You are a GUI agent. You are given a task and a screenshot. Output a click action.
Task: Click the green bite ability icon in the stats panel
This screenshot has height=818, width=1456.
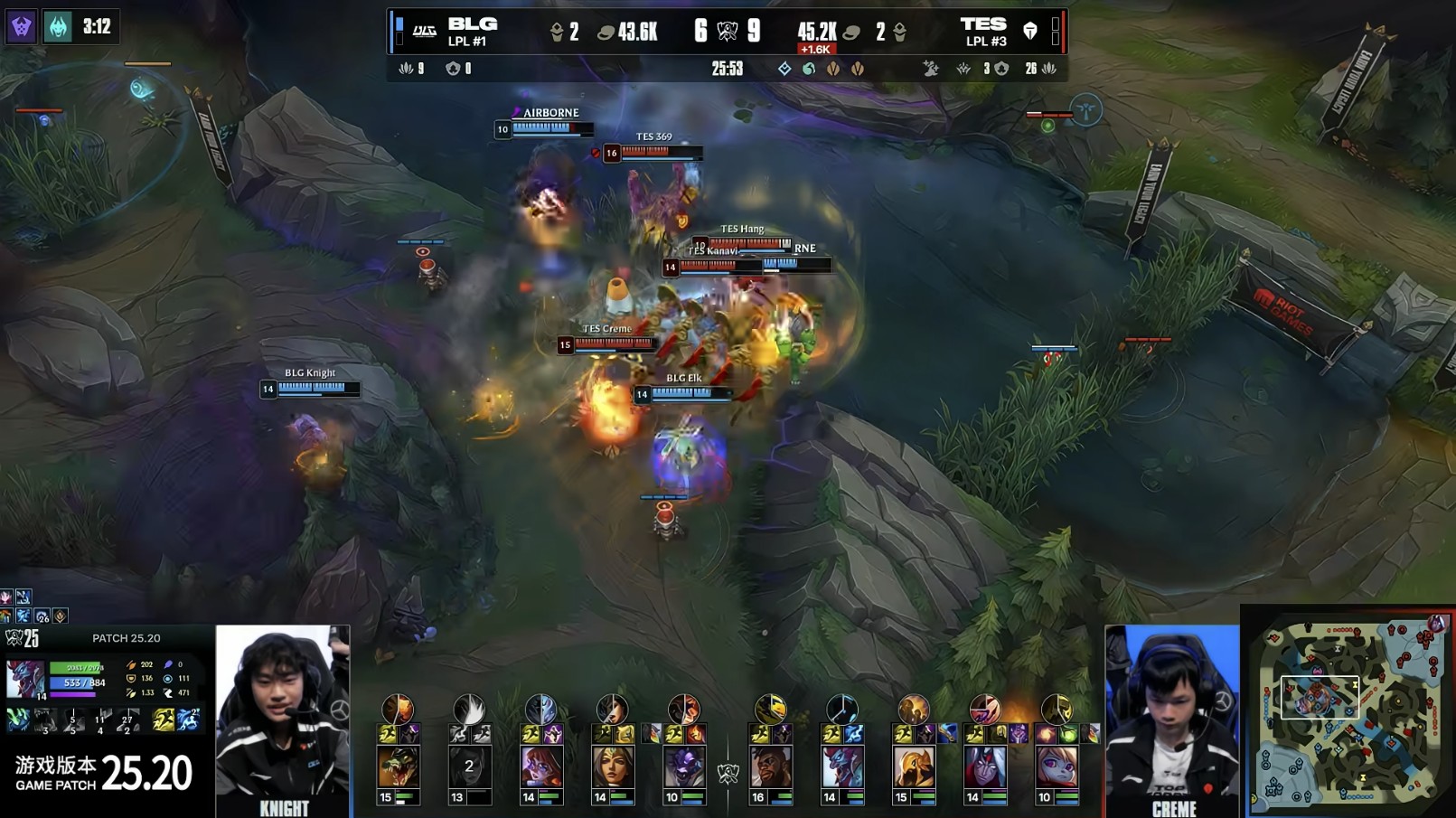tap(18, 719)
